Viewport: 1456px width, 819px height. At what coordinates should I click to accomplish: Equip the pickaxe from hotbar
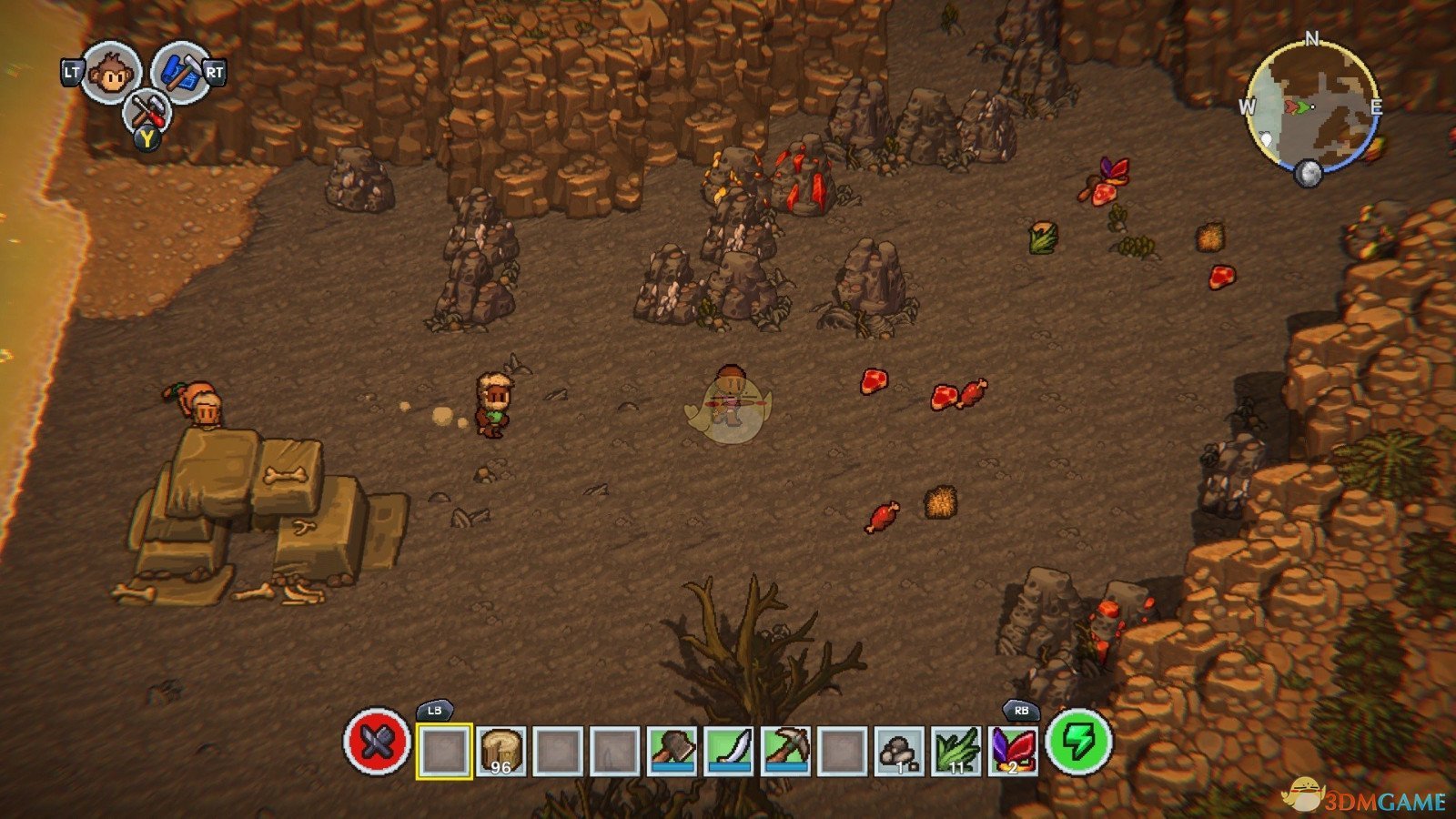pos(785,751)
